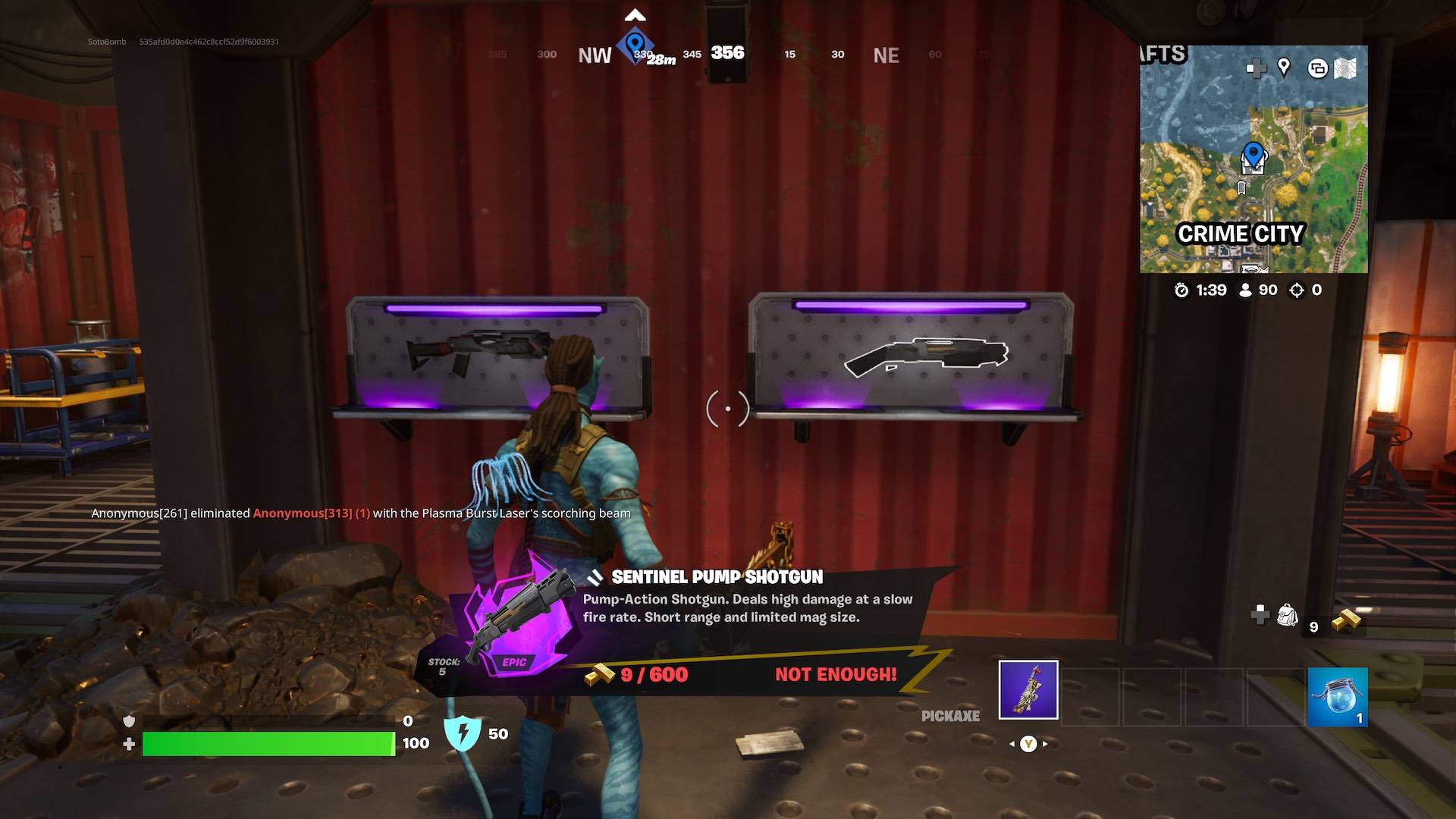Screen dimensions: 1456x819
Task: Open the folded full map icon
Action: [1345, 68]
